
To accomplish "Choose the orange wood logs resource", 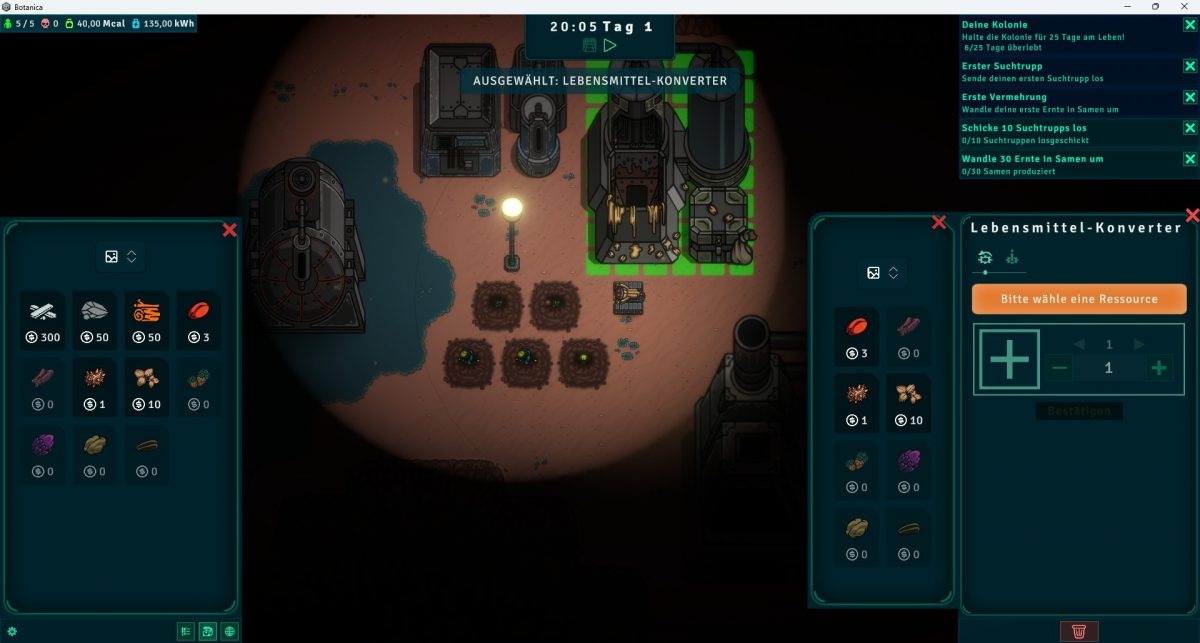I will click(147, 320).
